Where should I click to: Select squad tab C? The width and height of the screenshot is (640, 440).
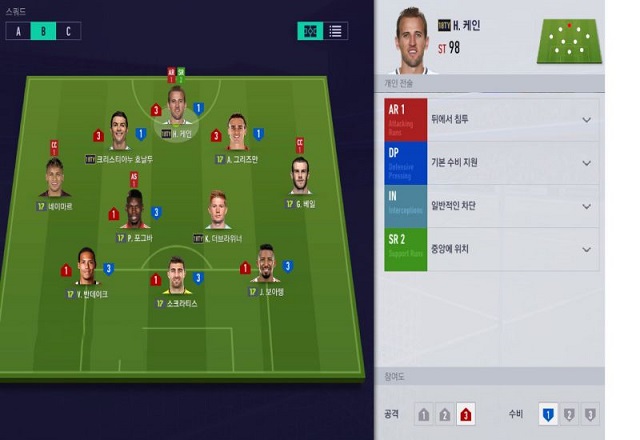point(68,31)
